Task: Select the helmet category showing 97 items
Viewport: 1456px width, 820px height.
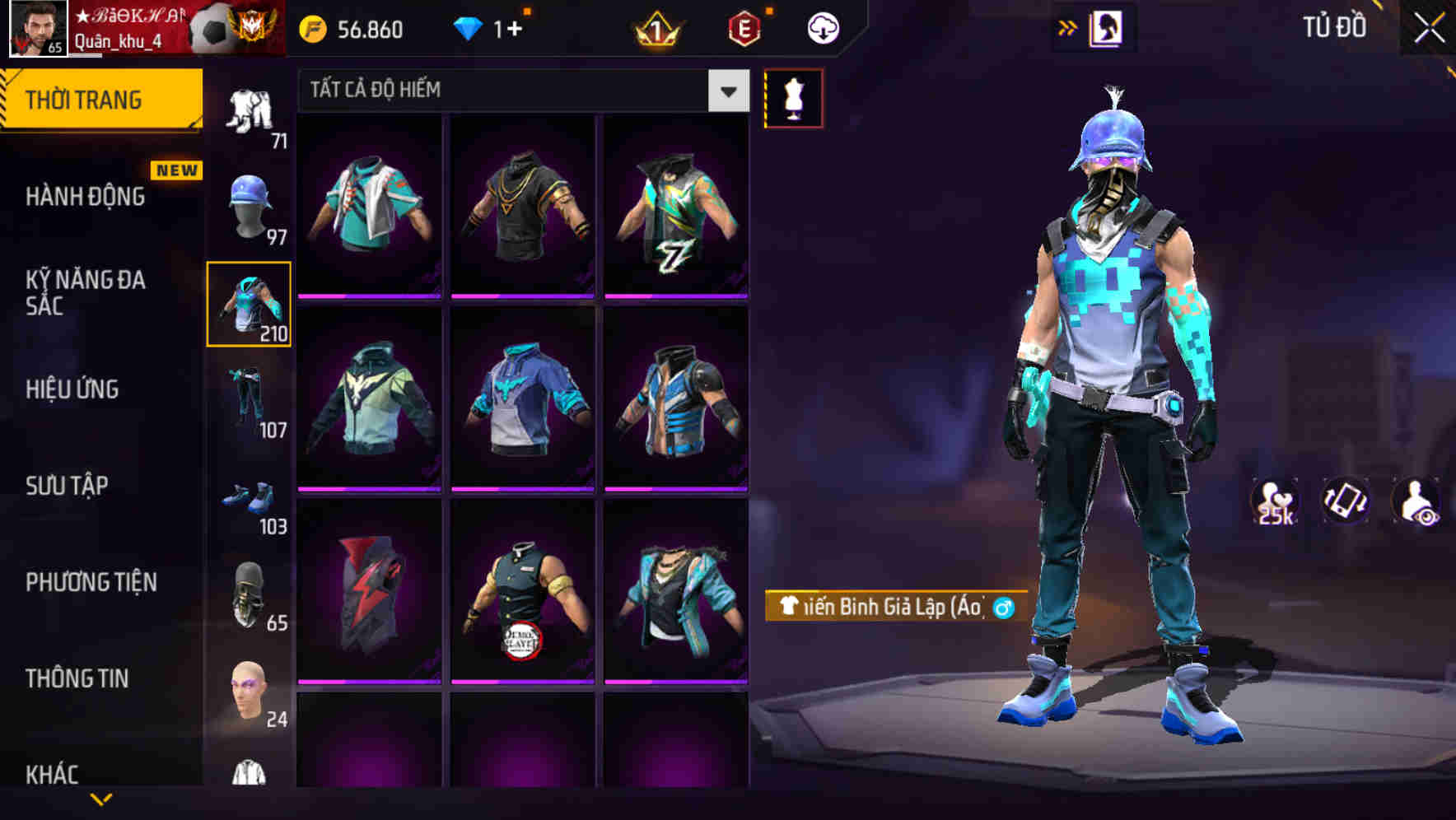Action: pyautogui.click(x=249, y=207)
